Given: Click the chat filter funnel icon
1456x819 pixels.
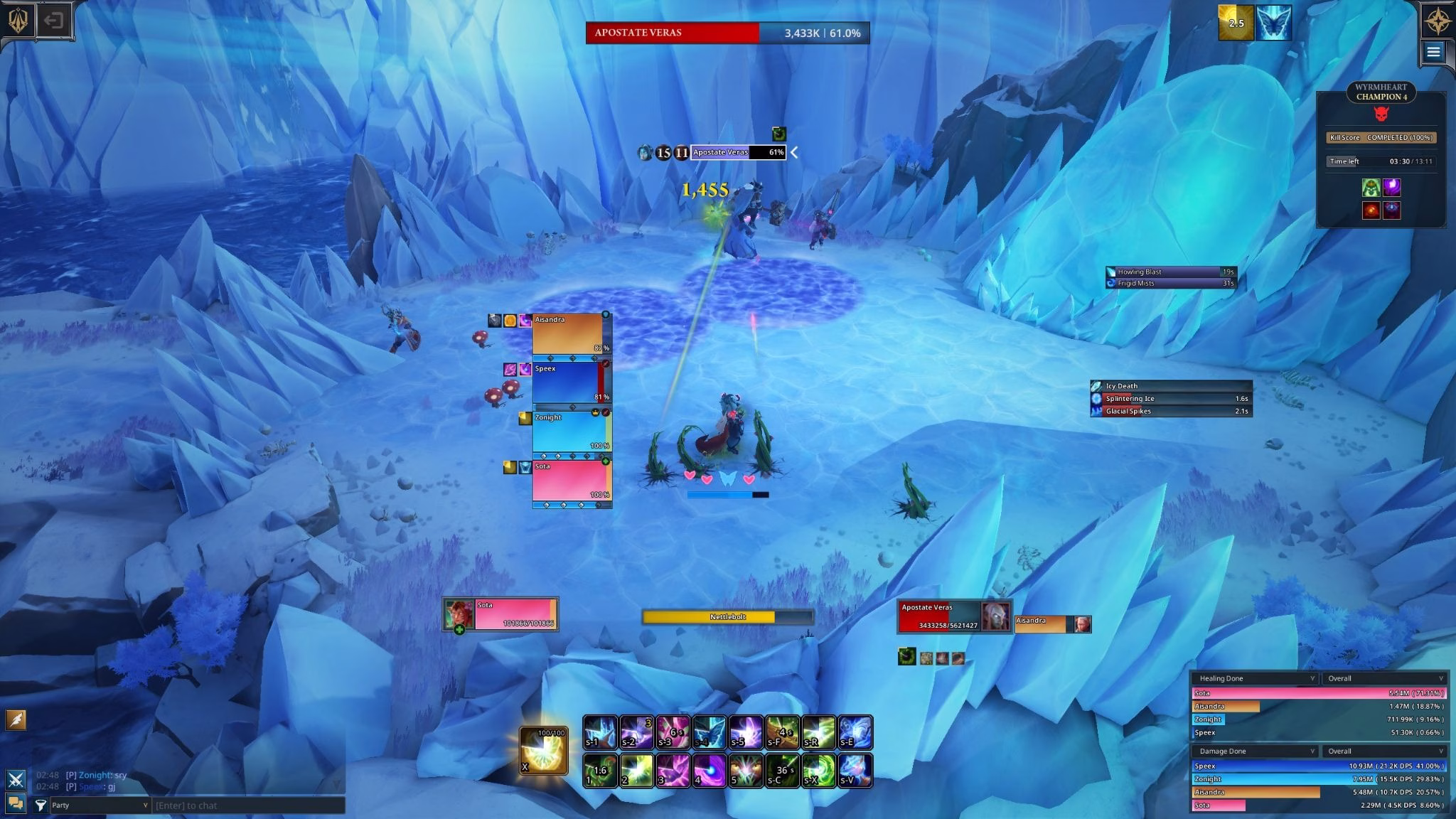Looking at the screenshot, I should pyautogui.click(x=41, y=805).
